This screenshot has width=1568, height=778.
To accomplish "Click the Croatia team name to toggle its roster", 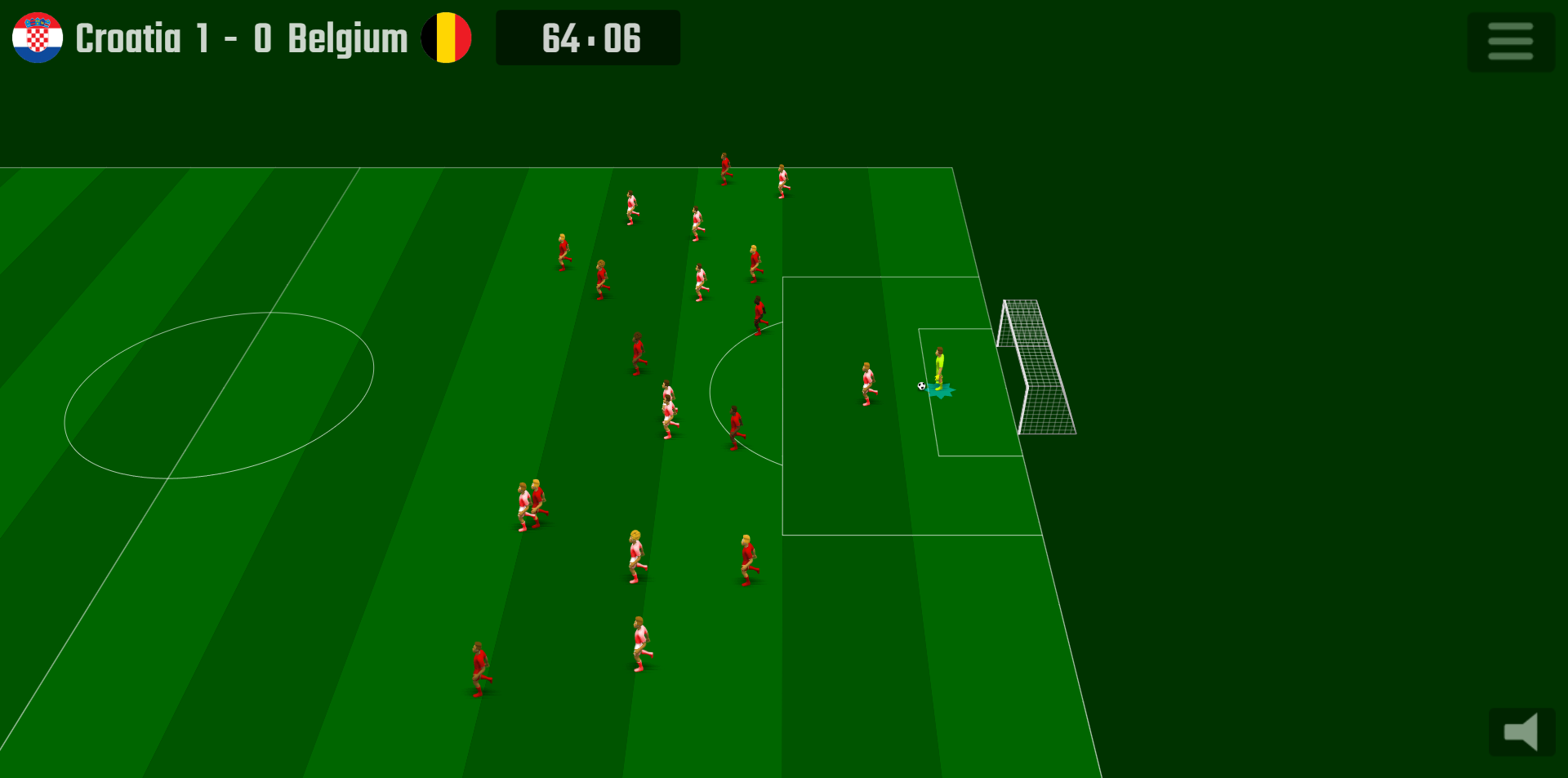I will tap(128, 38).
